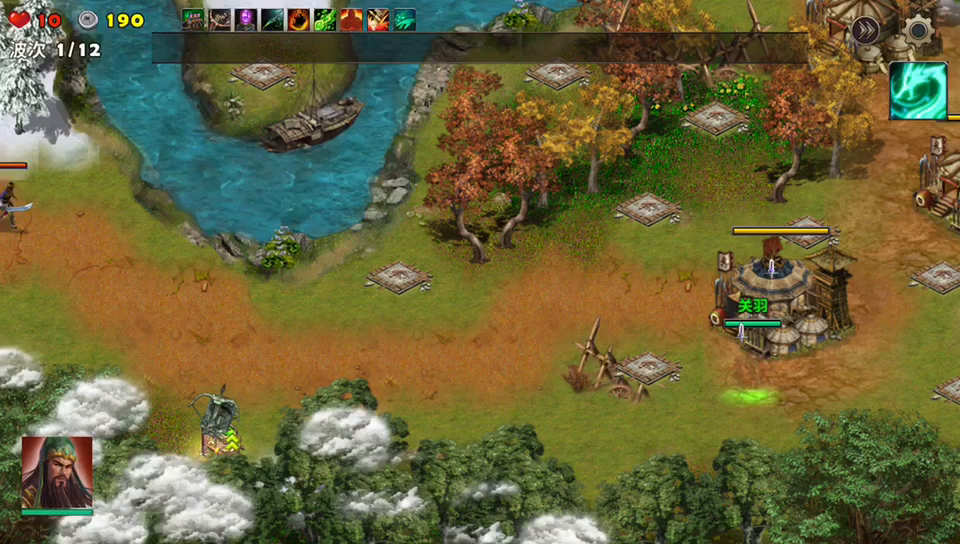The image size is (960, 544).
Task: Select the teal claw hand icon
Action: [404, 20]
